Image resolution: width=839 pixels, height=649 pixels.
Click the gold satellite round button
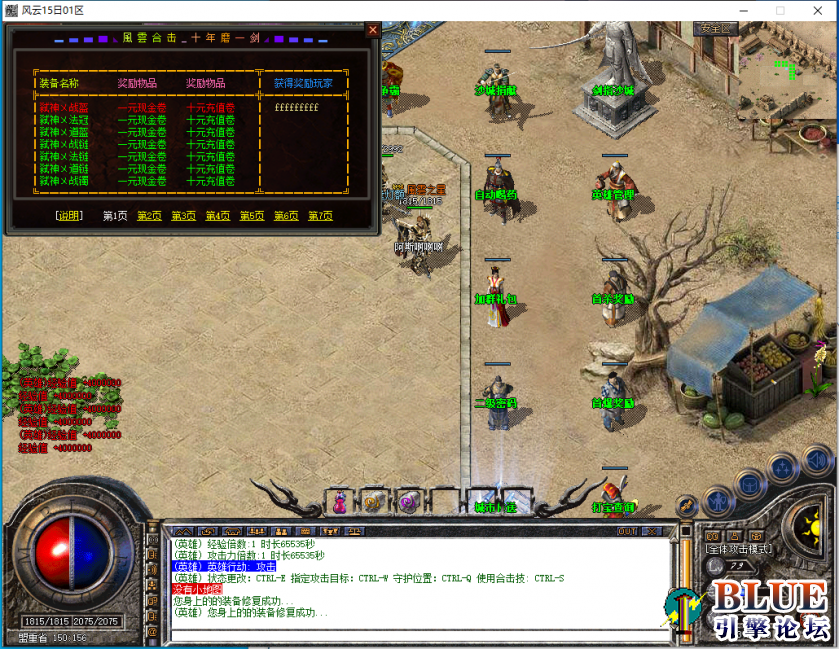click(x=686, y=505)
